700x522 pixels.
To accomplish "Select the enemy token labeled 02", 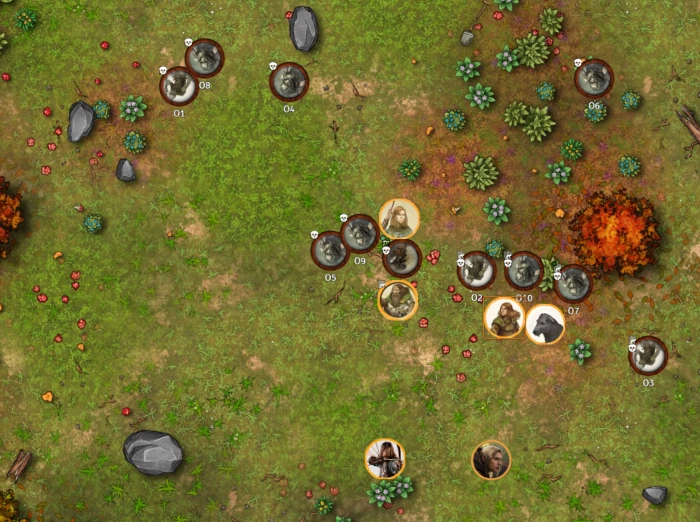I will tap(476, 270).
